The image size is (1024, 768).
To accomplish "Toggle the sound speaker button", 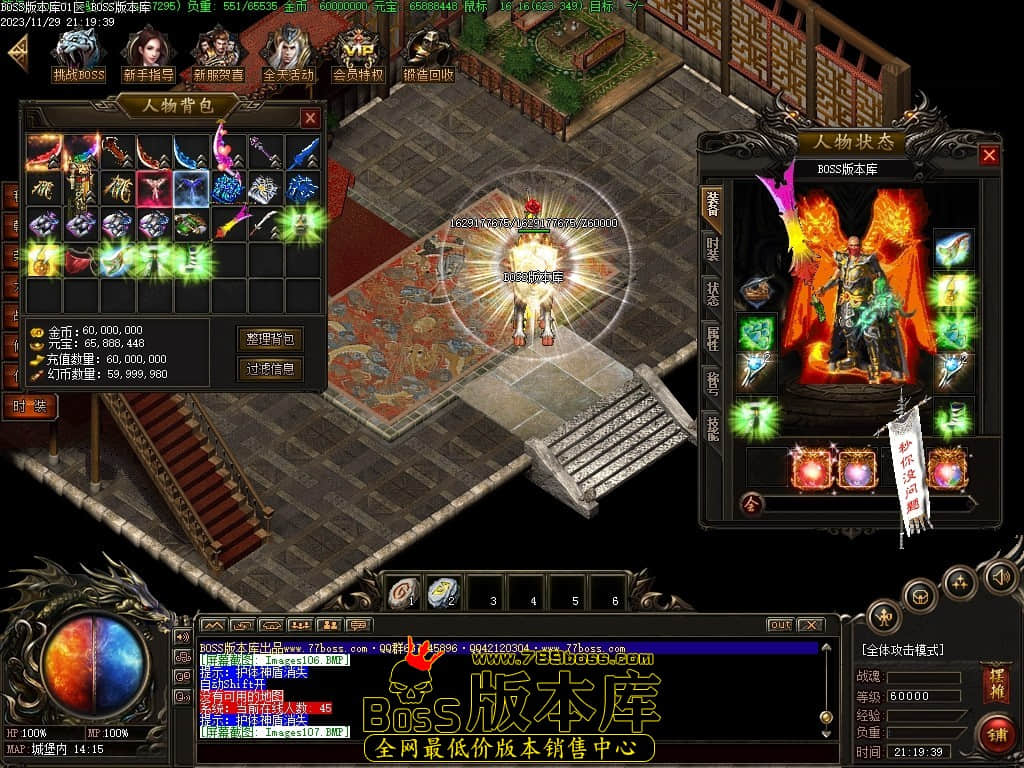I will (x=999, y=577).
